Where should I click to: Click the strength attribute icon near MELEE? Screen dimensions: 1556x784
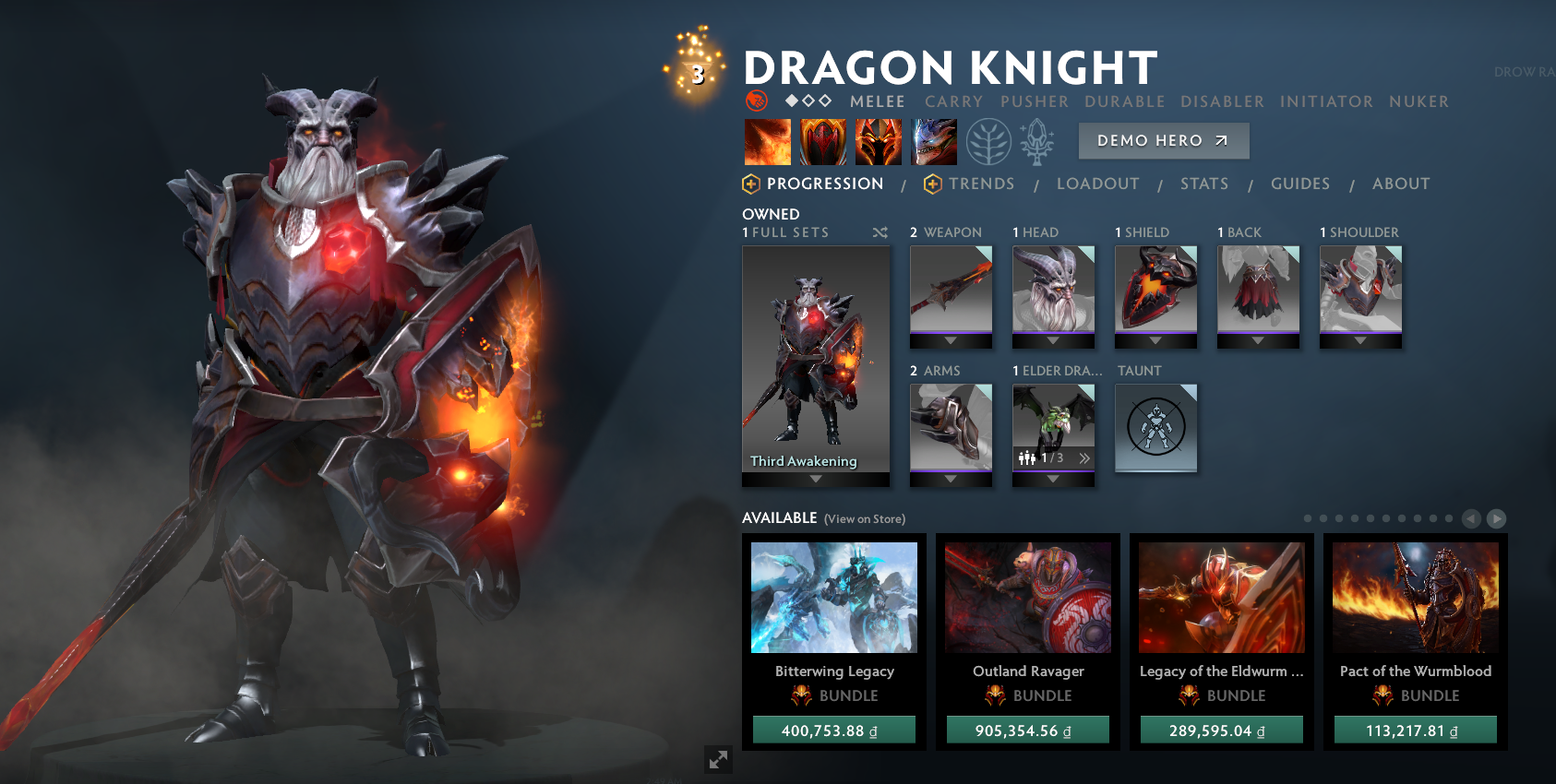756,101
